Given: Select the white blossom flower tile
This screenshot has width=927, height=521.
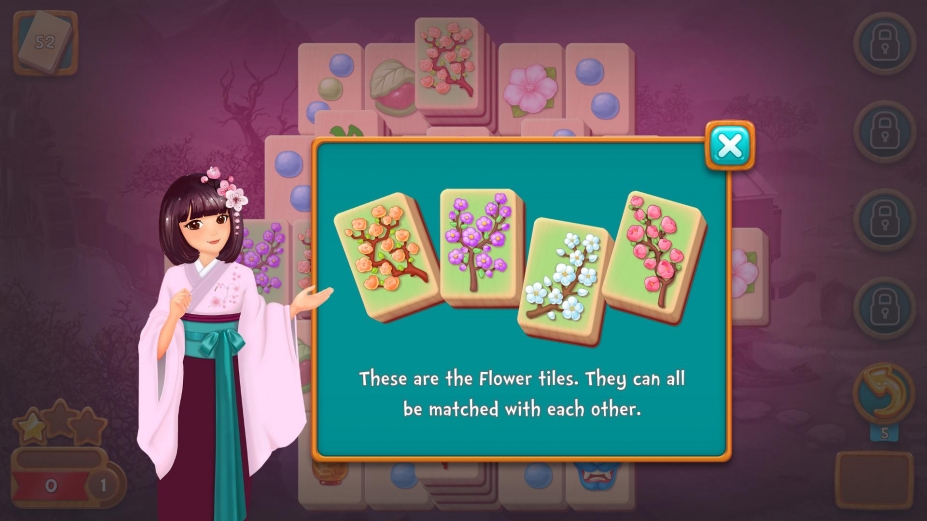Looking at the screenshot, I should tap(565, 279).
